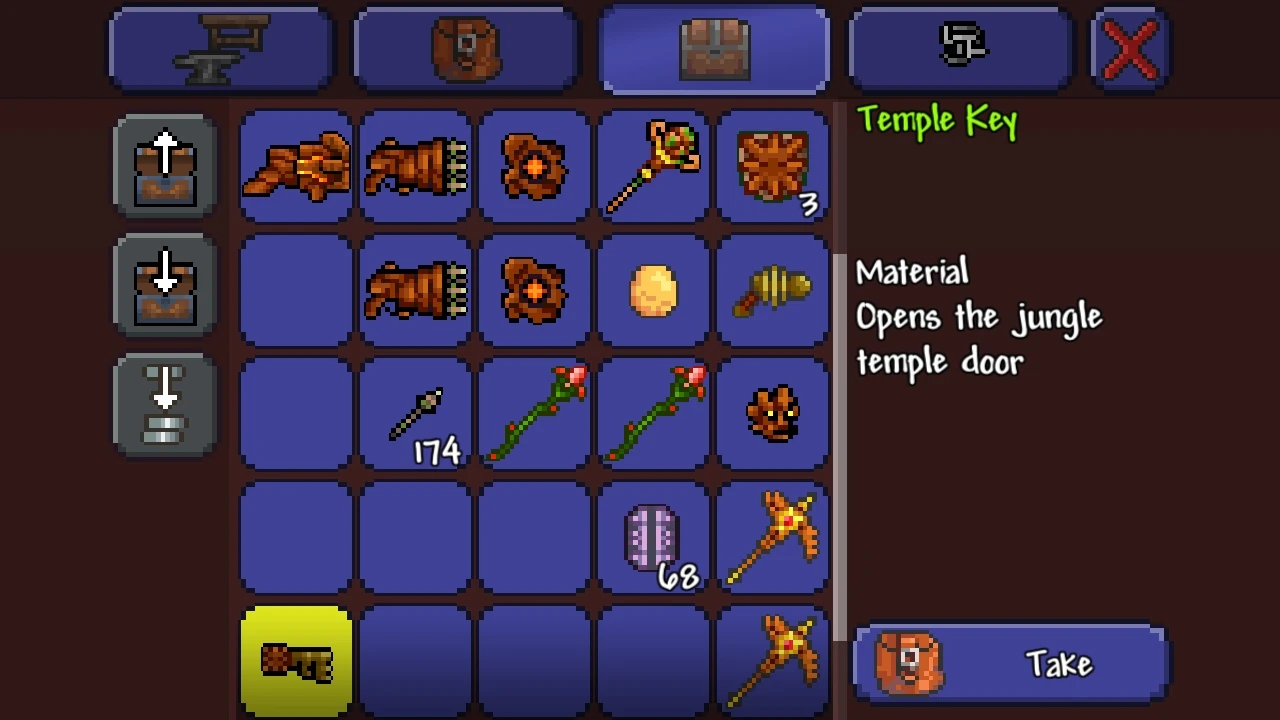
Task: Select the egg item in the chest
Action: (653, 291)
